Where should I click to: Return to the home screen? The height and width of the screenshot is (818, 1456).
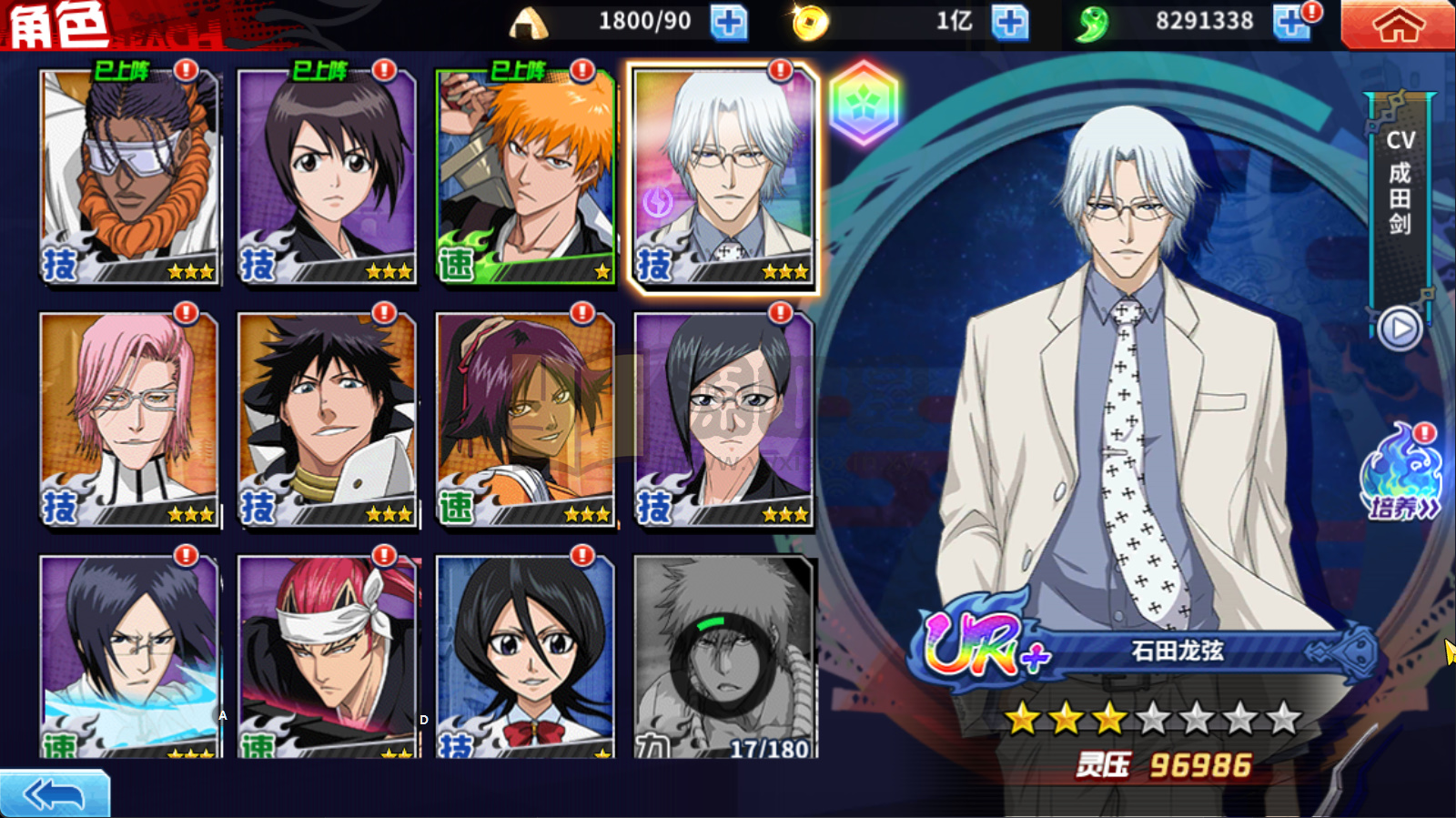1397,25
